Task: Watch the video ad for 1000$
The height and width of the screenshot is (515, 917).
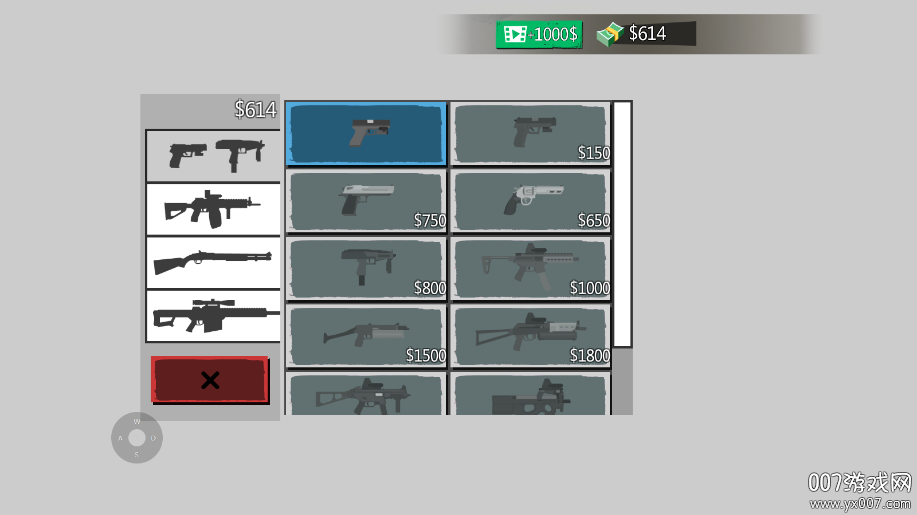Action: pyautogui.click(x=539, y=34)
